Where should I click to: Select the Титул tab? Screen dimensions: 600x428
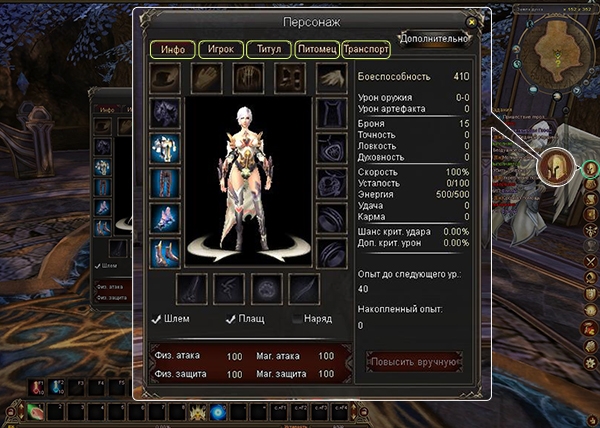pos(267,48)
